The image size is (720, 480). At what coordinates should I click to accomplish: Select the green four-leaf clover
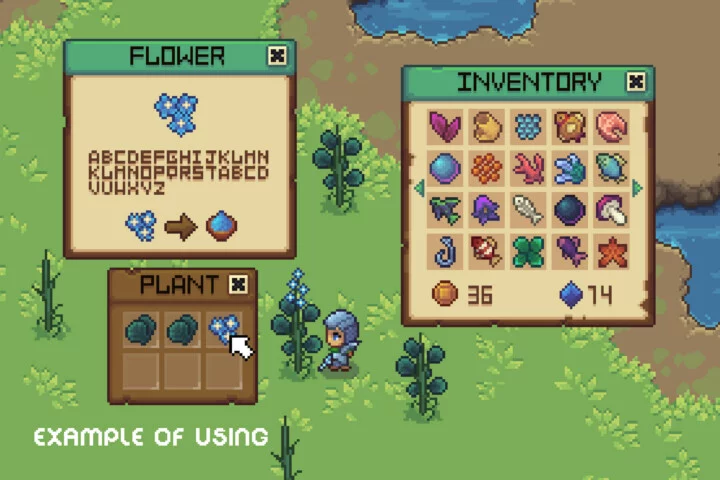(528, 251)
